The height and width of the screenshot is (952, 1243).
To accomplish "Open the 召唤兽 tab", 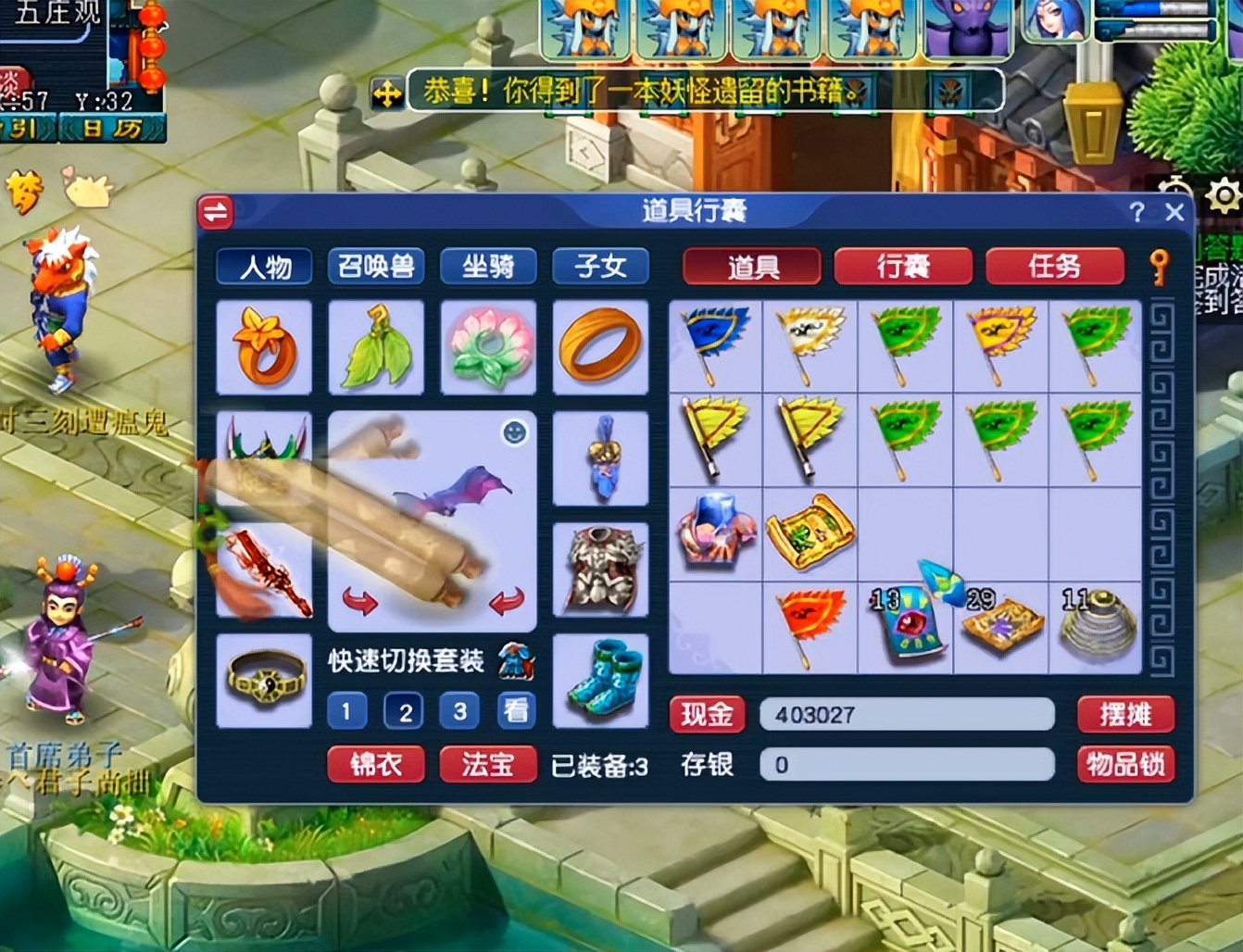I will [x=376, y=267].
